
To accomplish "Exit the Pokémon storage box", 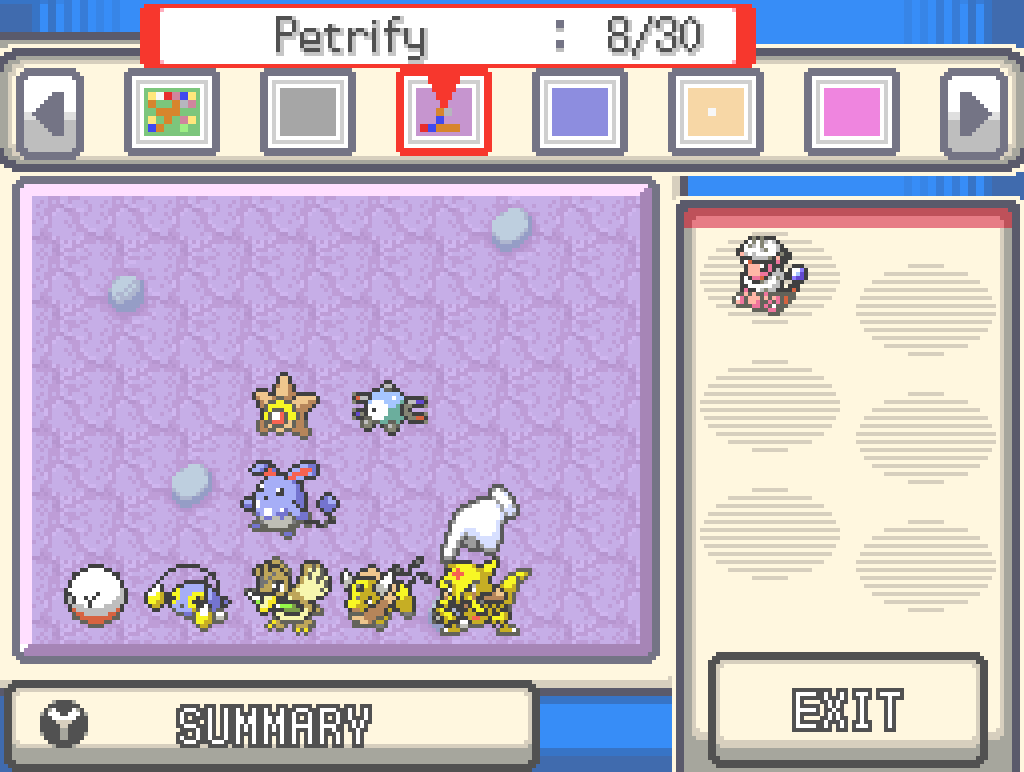I will [x=848, y=710].
